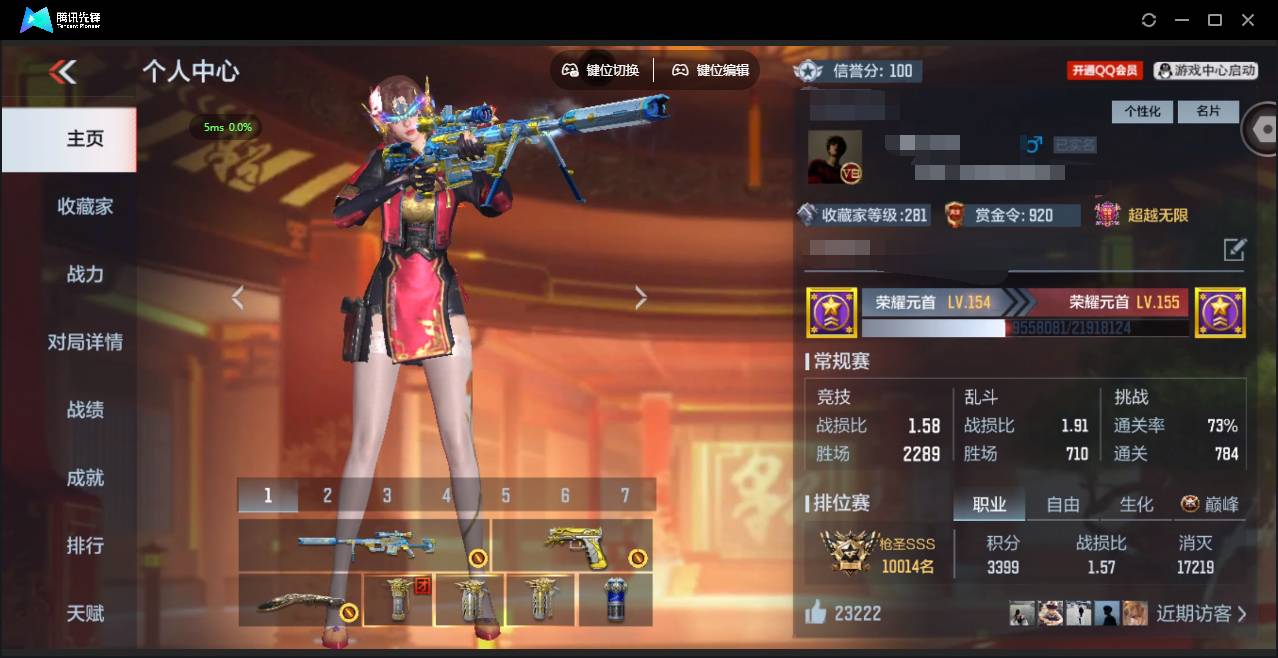
Task: Maximize the Tencent emulator window
Action: click(1215, 20)
